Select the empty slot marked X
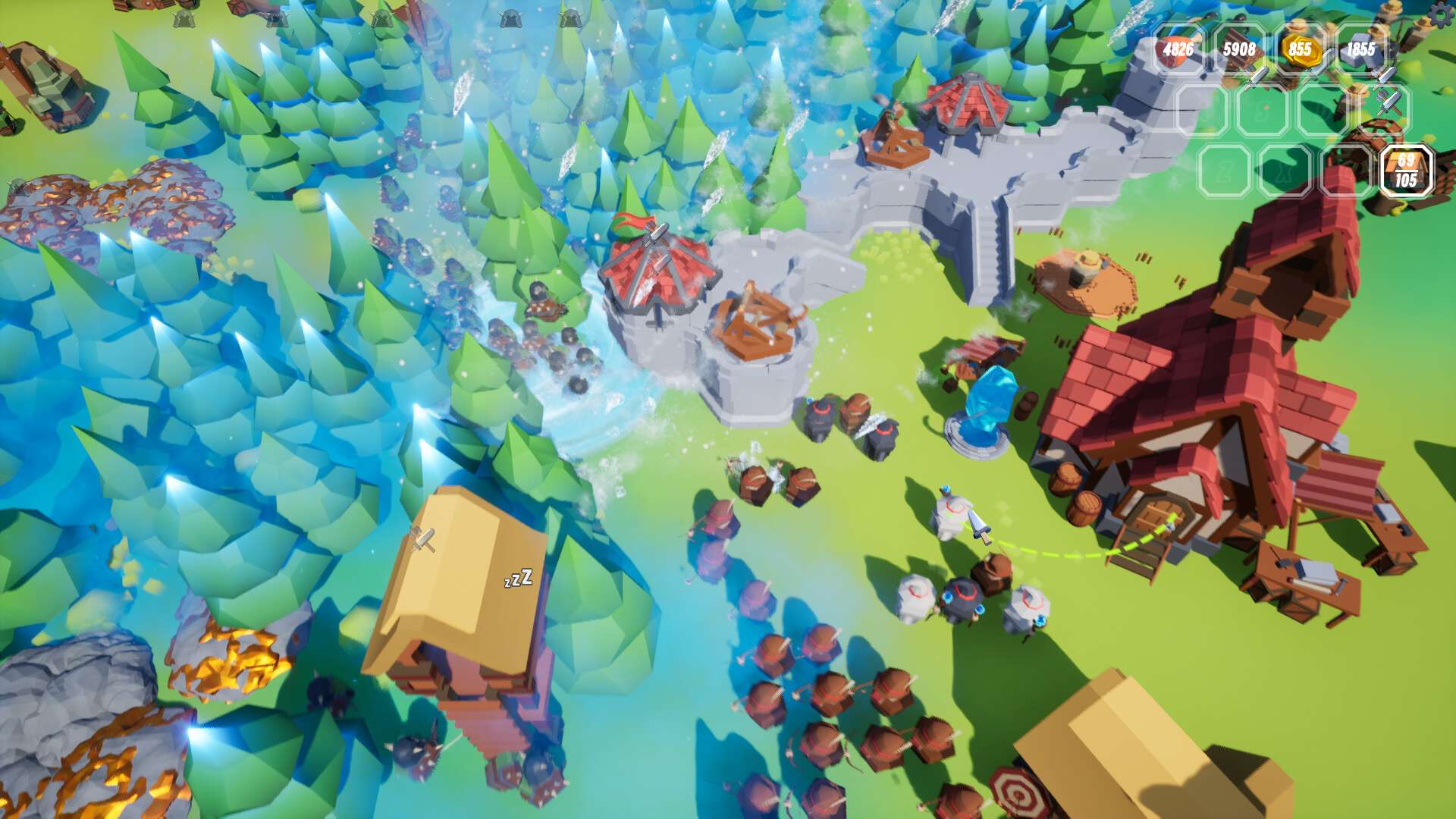The width and height of the screenshot is (1456, 819). [1285, 171]
